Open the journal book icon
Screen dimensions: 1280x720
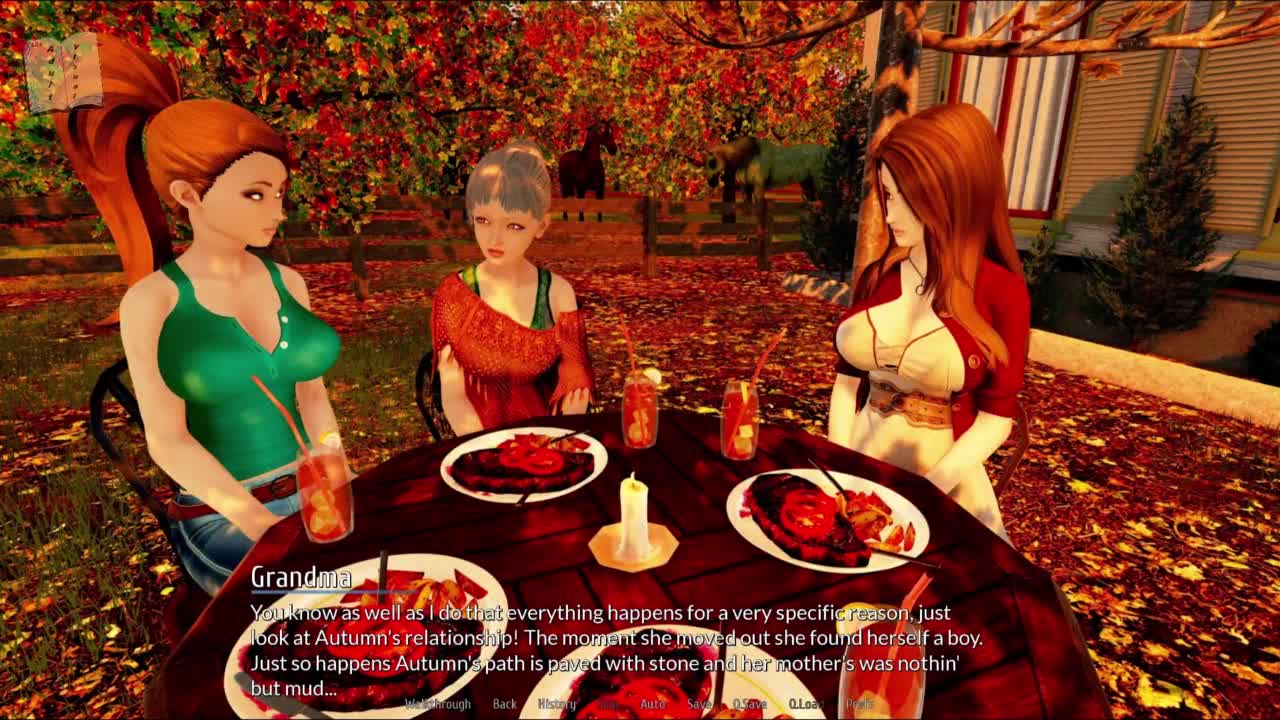point(62,72)
